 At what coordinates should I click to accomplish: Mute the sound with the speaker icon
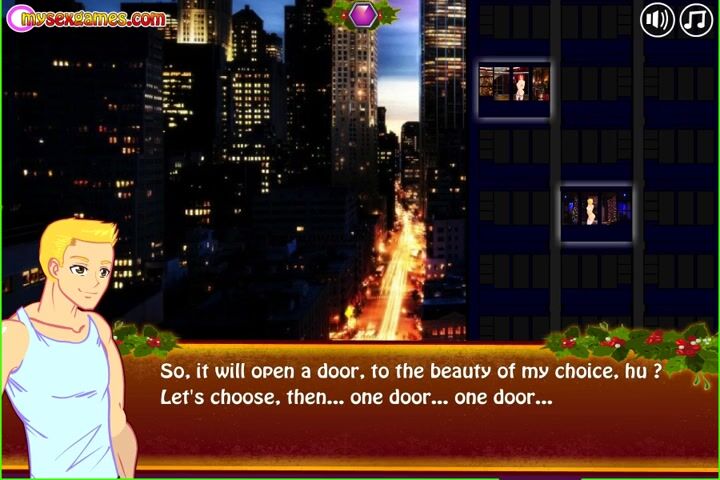[x=656, y=19]
